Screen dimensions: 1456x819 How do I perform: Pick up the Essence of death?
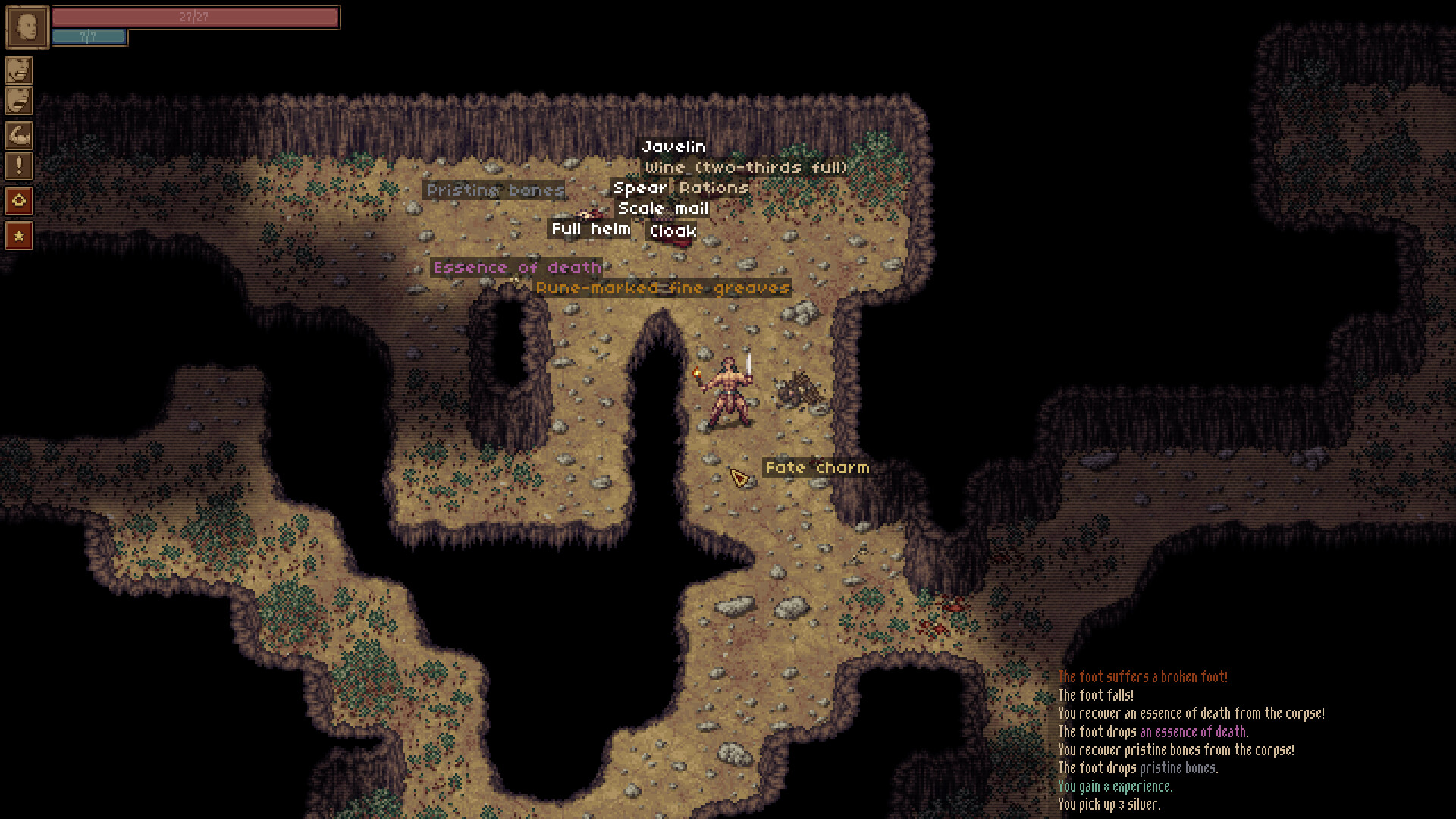516,268
